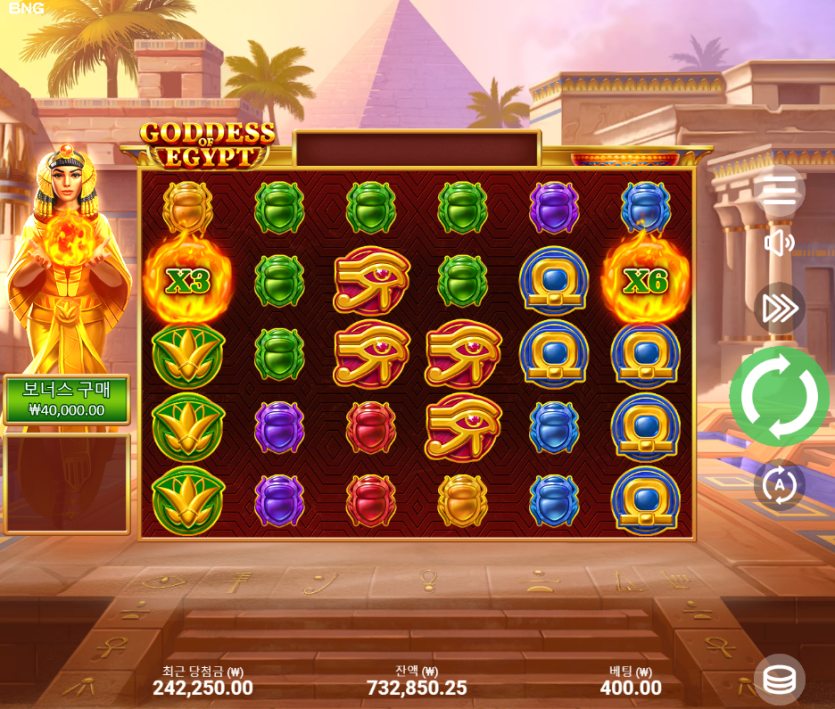Screen dimensions: 835x709
Task: Toggle the sound speaker icon
Action: tap(779, 243)
